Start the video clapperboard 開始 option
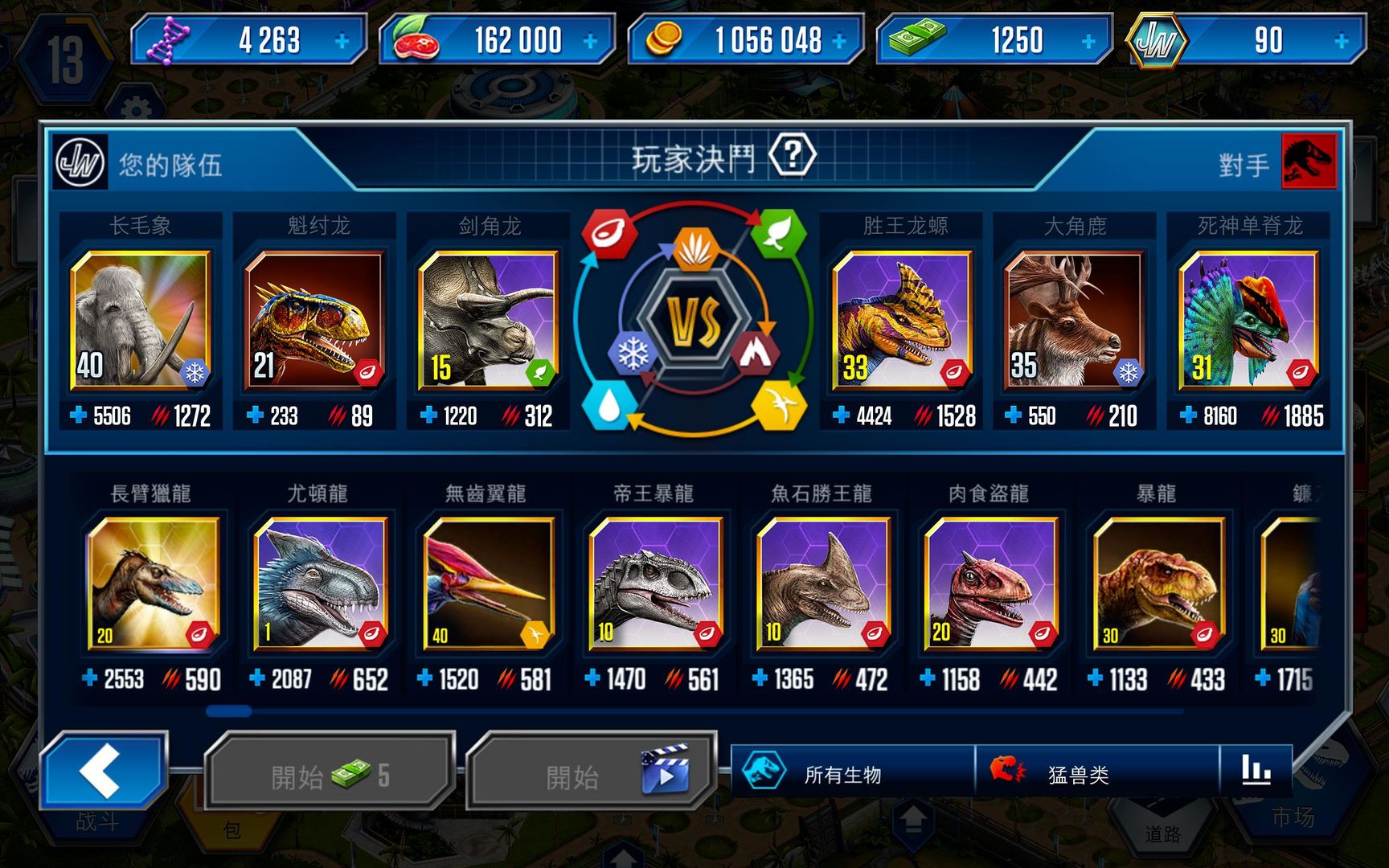Screen dimensions: 1389x868 tap(592, 768)
